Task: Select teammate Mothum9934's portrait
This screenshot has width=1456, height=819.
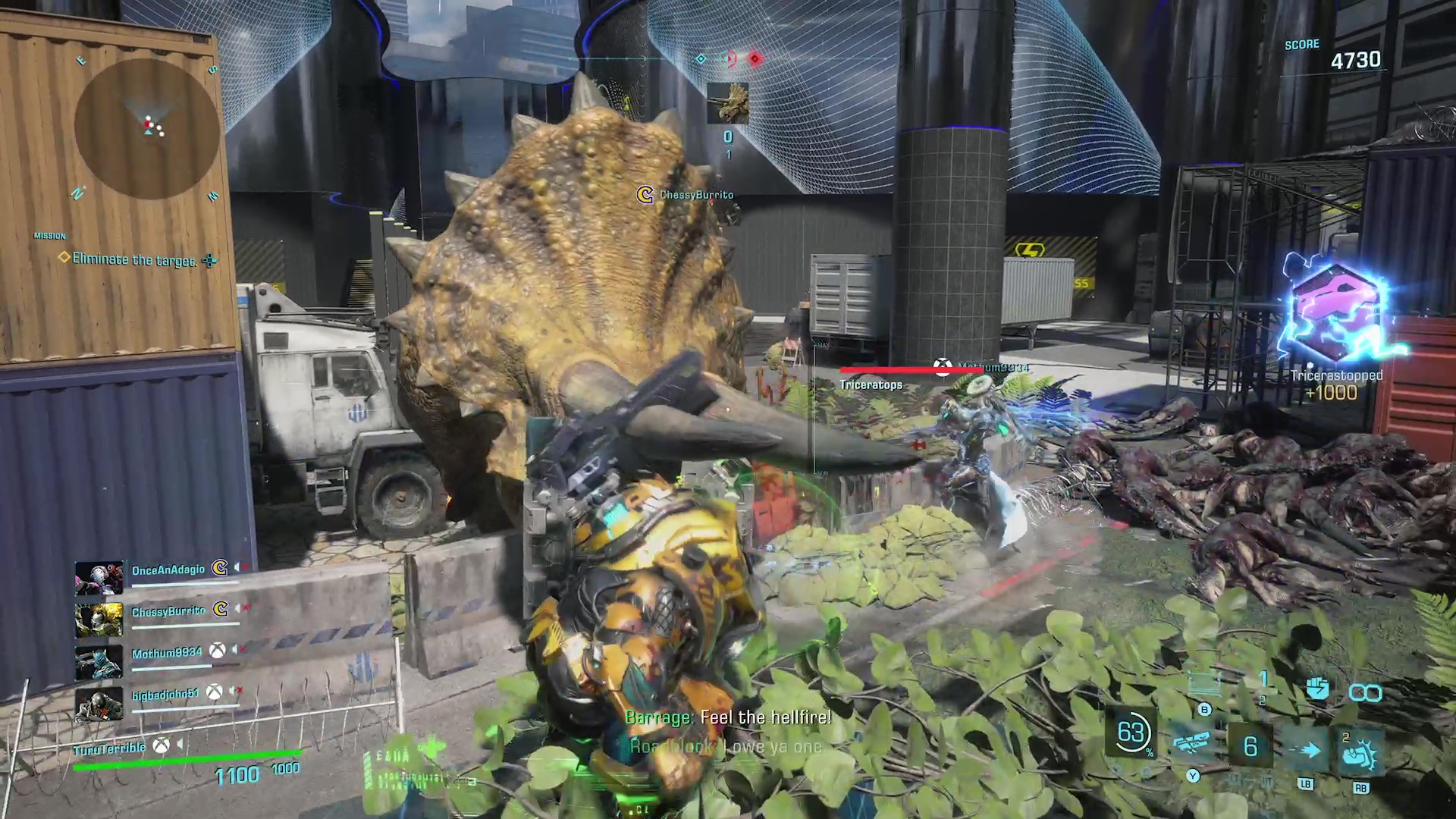Action: (99, 661)
